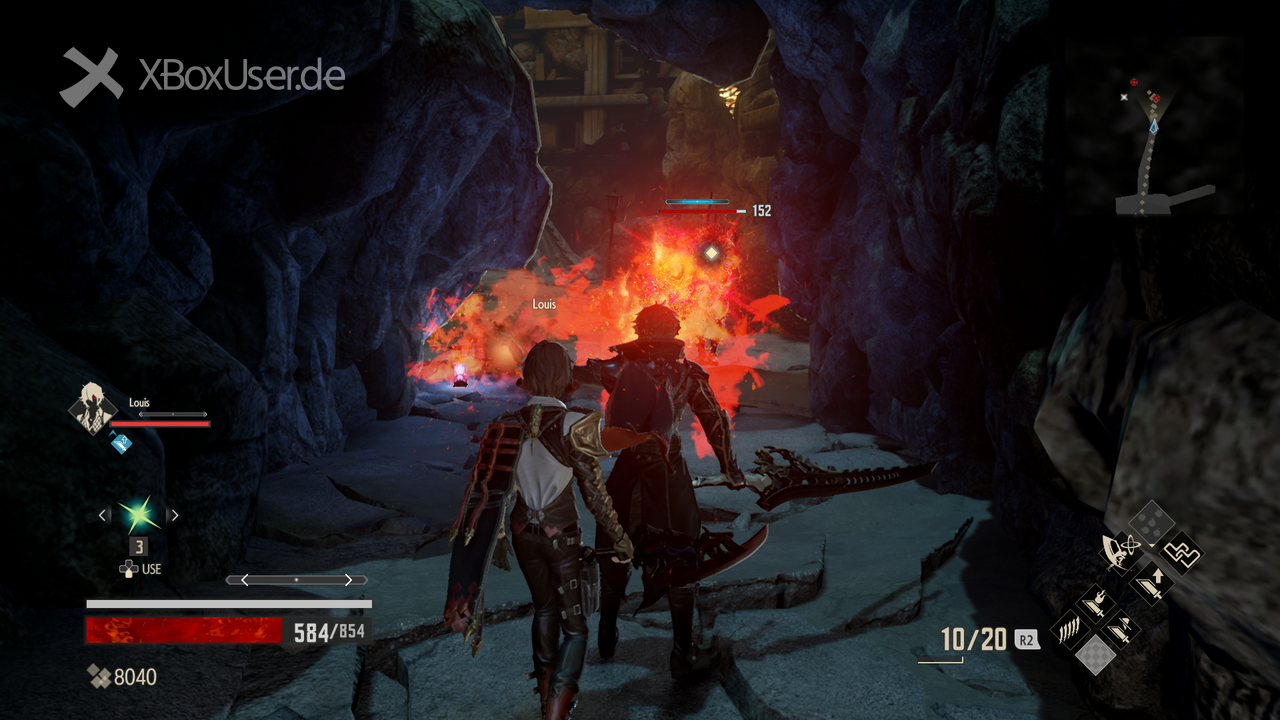
Task: Select the greyed five-dots gift slot
Action: 1150,522
